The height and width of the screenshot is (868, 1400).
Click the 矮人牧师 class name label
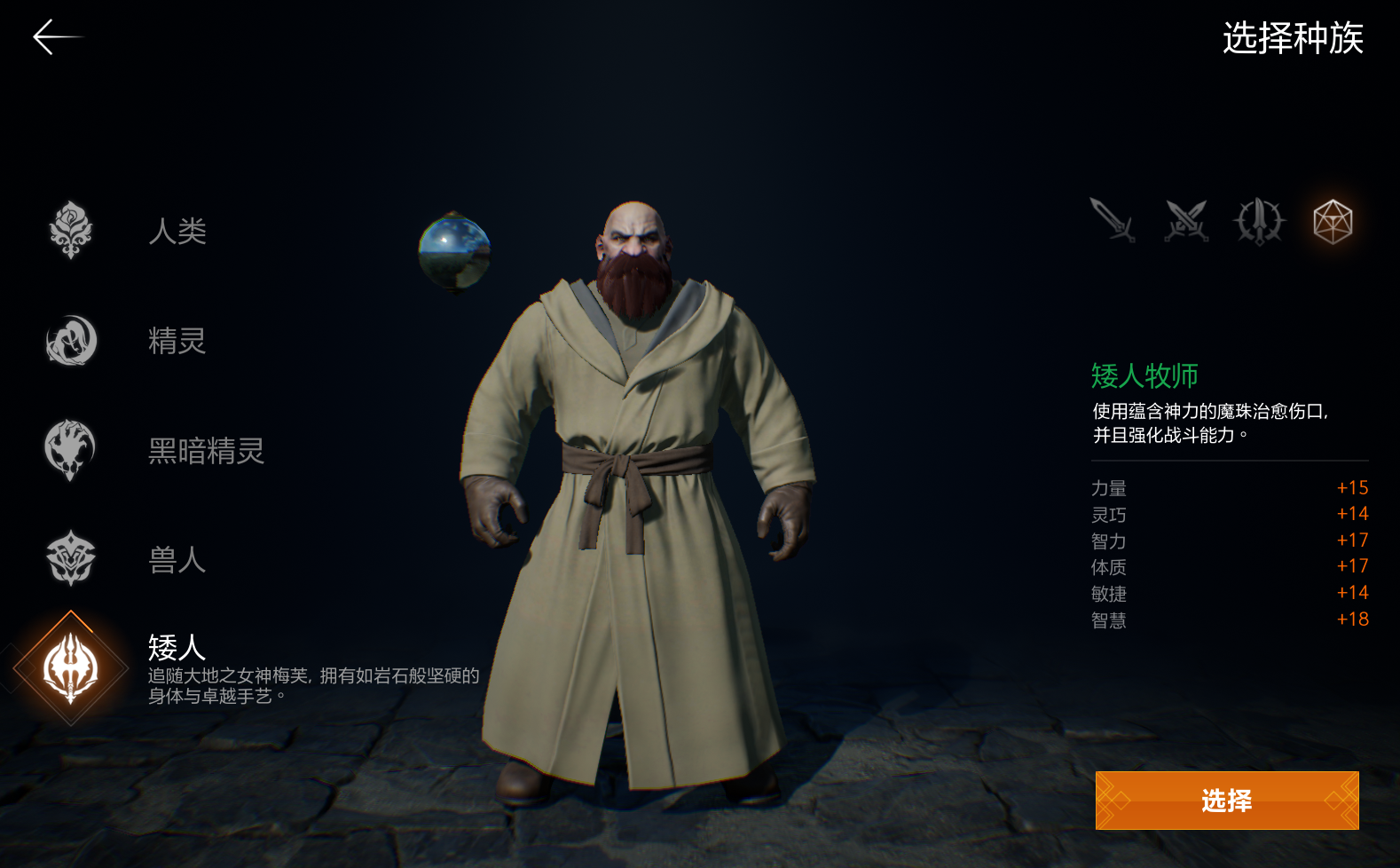(1144, 376)
